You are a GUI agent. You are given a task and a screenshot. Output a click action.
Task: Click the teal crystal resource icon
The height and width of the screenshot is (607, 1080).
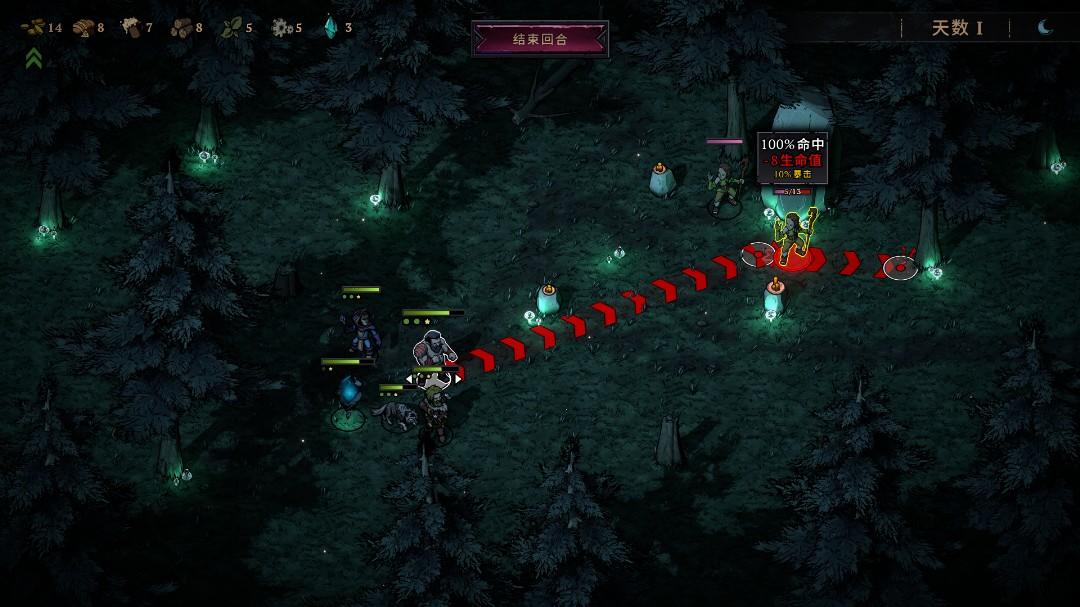click(330, 27)
